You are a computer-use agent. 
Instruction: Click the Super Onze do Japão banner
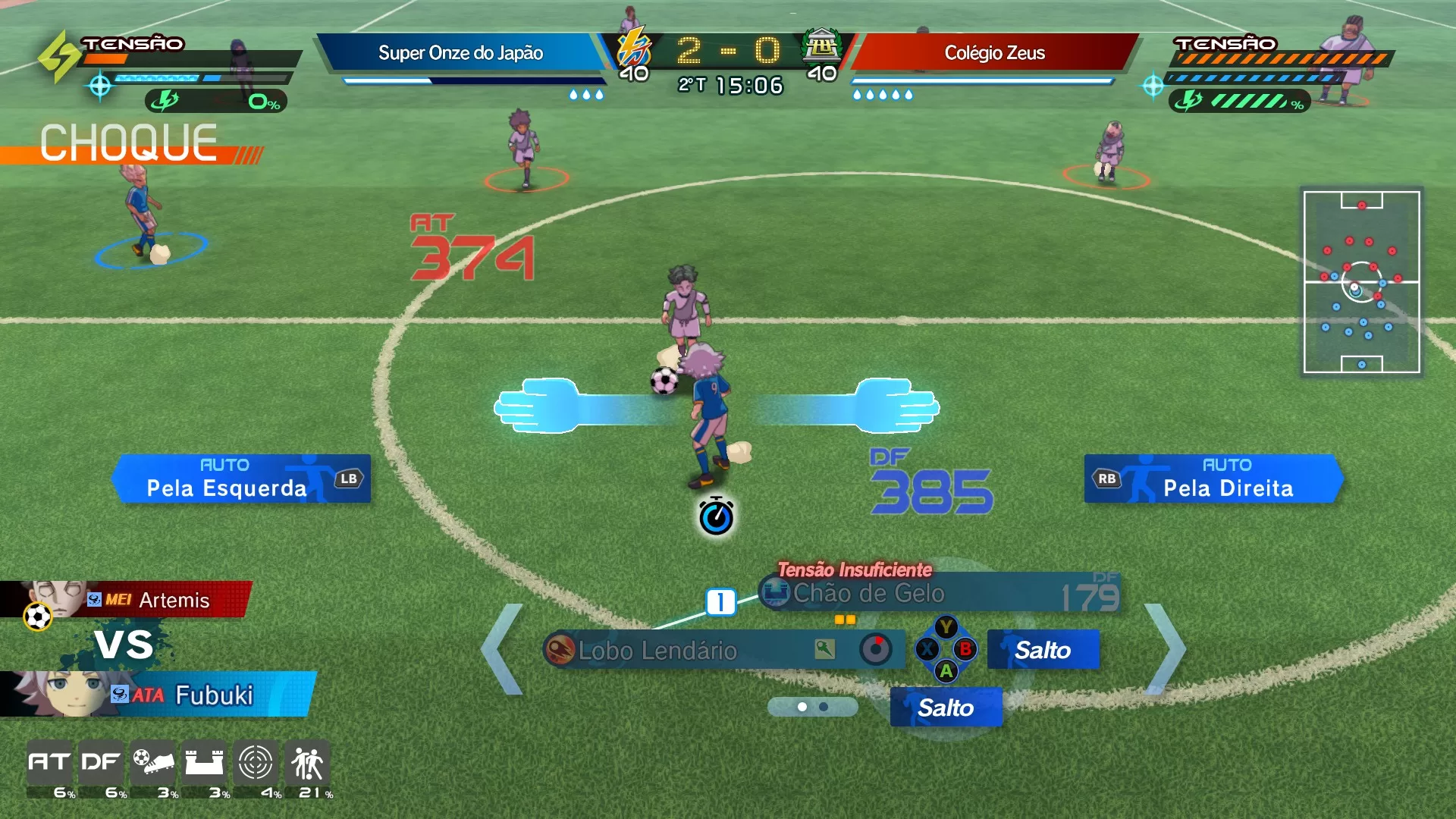point(461,53)
